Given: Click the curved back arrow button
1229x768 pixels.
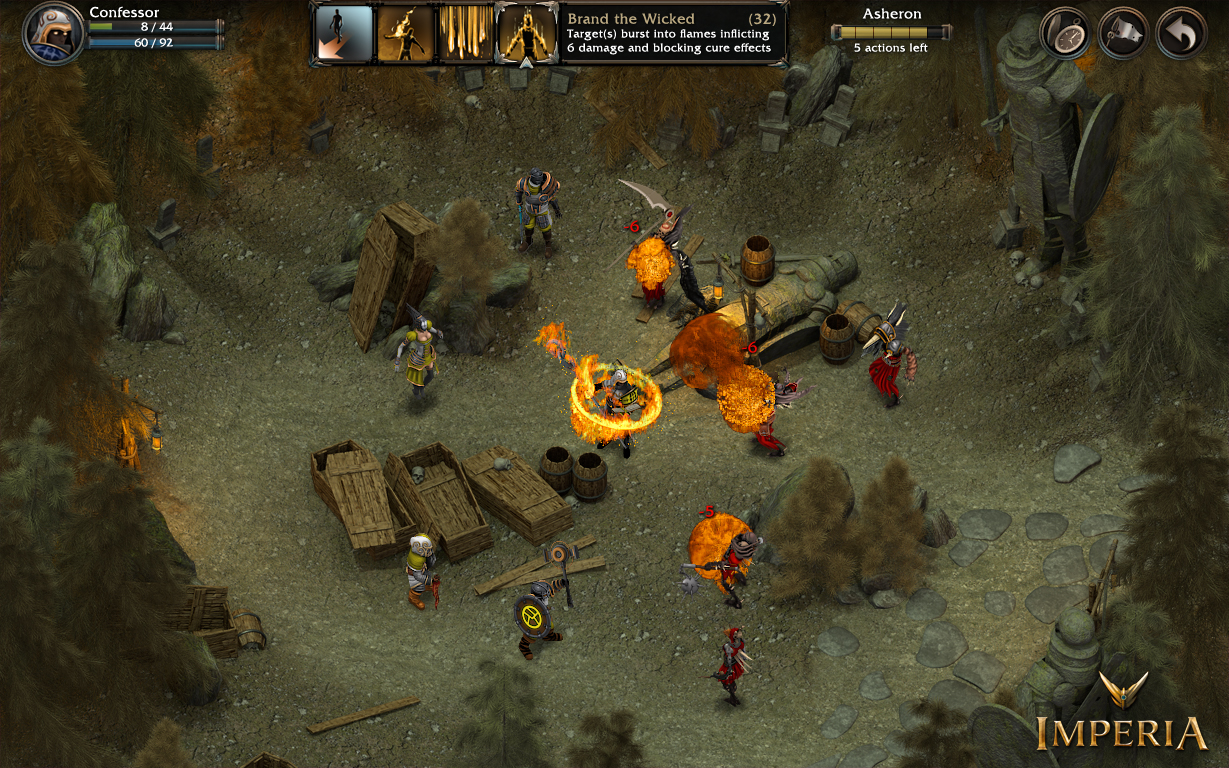Looking at the screenshot, I should pyautogui.click(x=1181, y=34).
